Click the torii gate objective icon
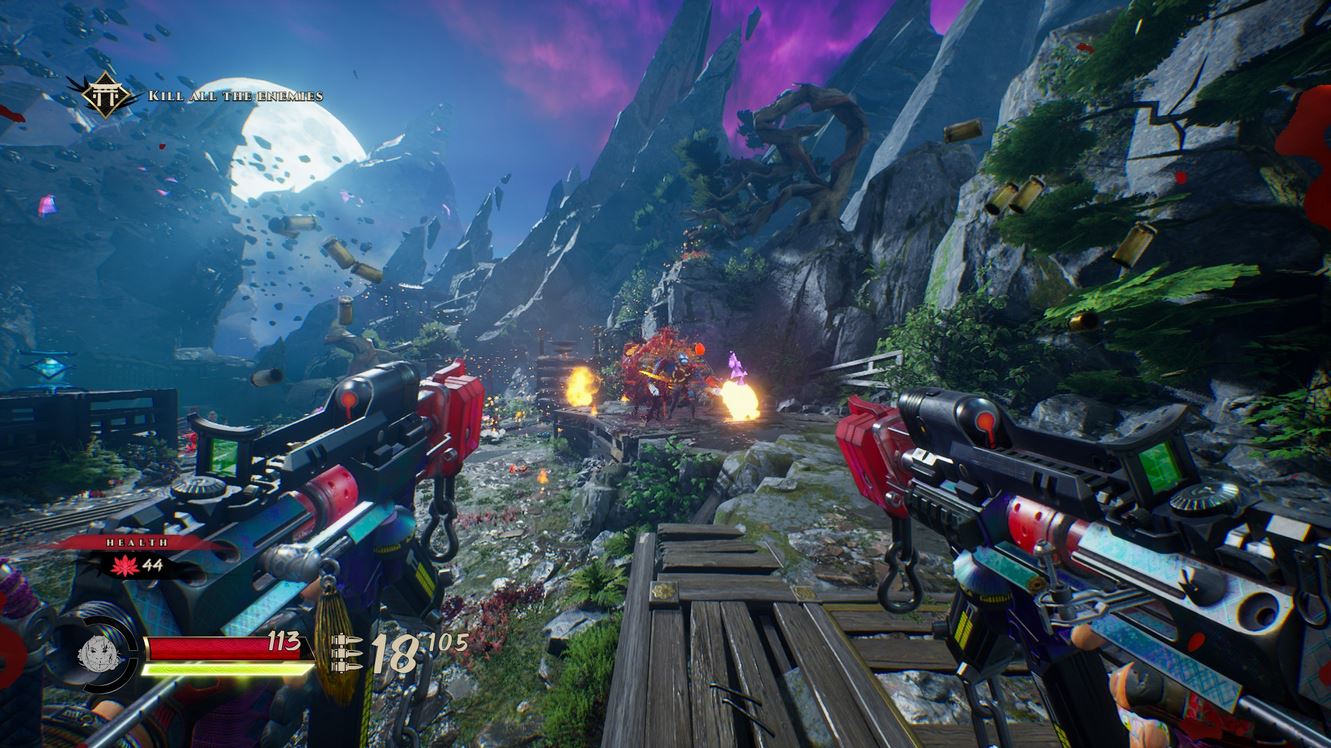The height and width of the screenshot is (748, 1331). tap(101, 96)
